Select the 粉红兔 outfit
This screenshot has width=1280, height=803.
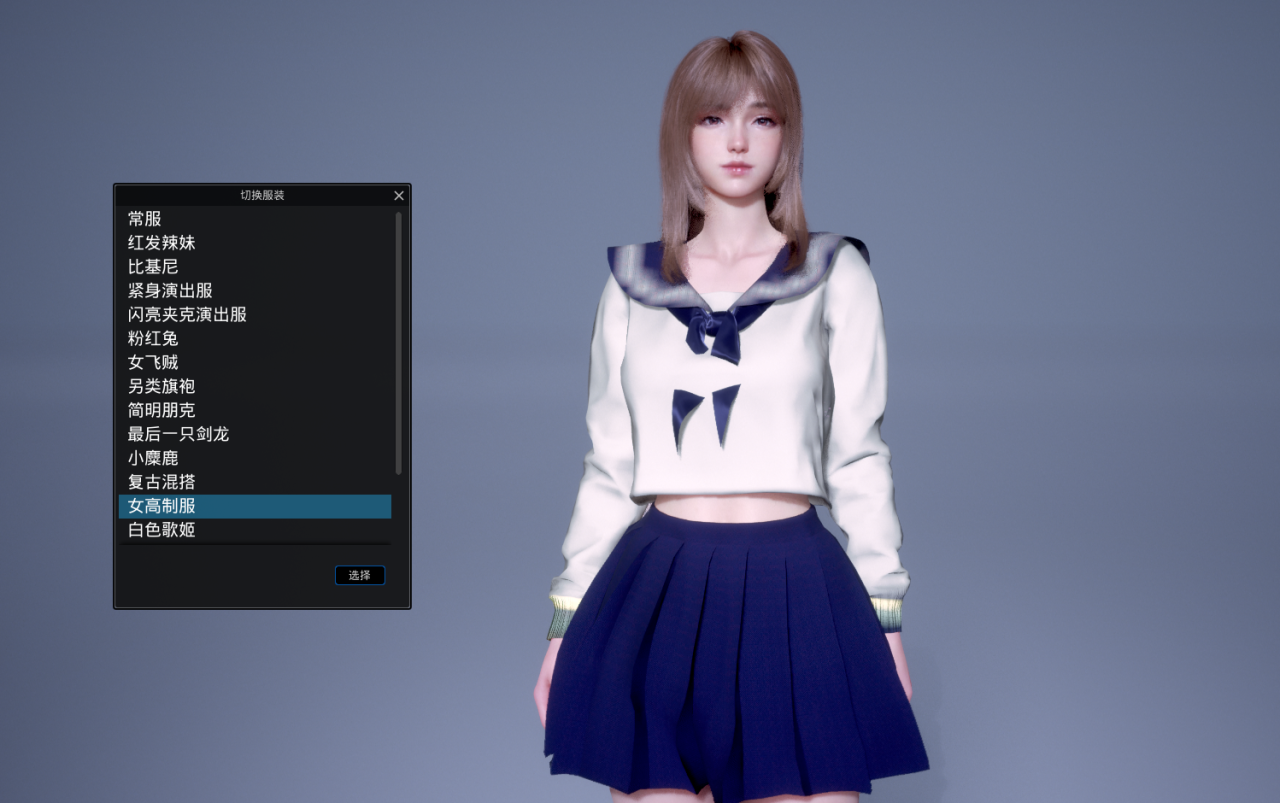[x=153, y=339]
